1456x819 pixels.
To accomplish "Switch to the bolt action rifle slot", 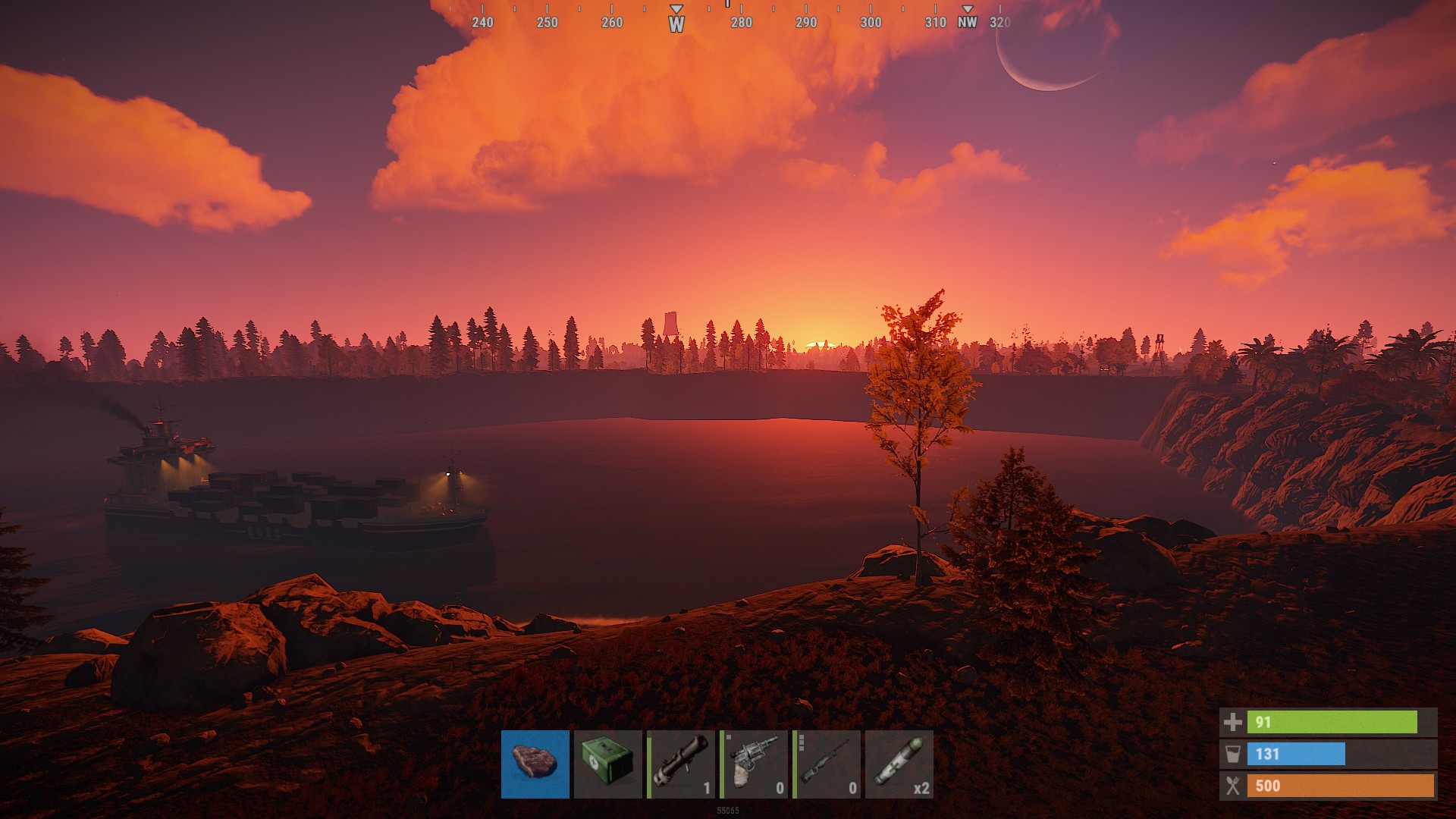I will tap(826, 764).
